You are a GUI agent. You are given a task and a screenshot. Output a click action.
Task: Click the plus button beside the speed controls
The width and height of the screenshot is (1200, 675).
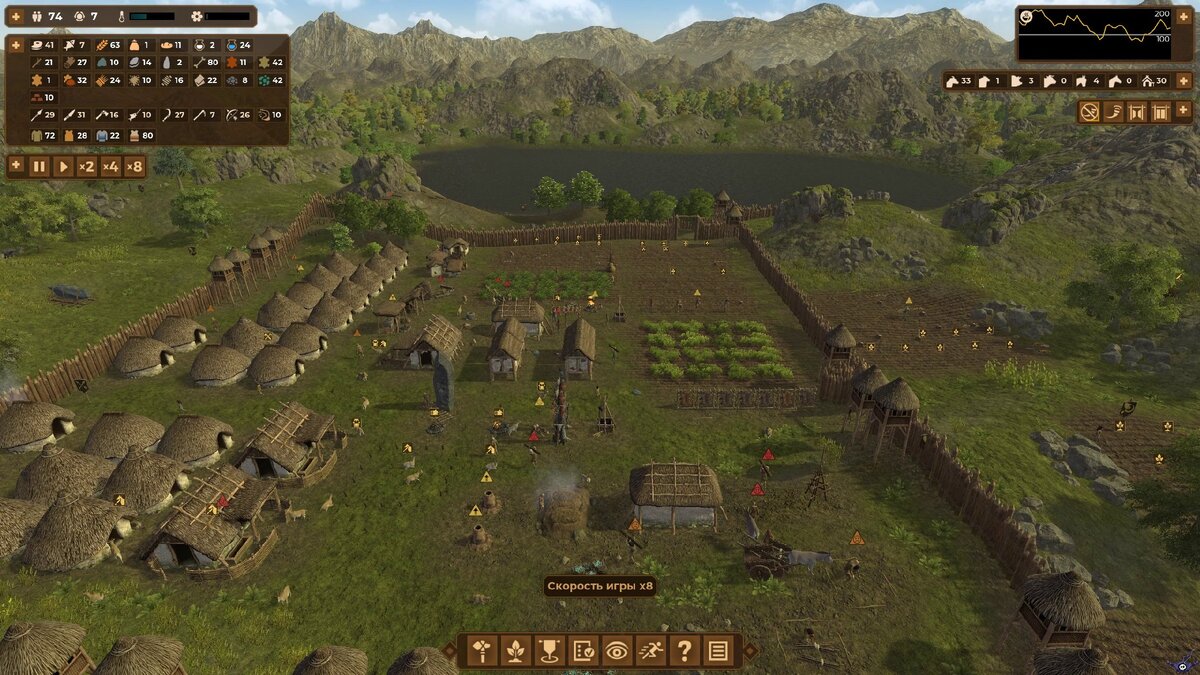(x=15, y=166)
